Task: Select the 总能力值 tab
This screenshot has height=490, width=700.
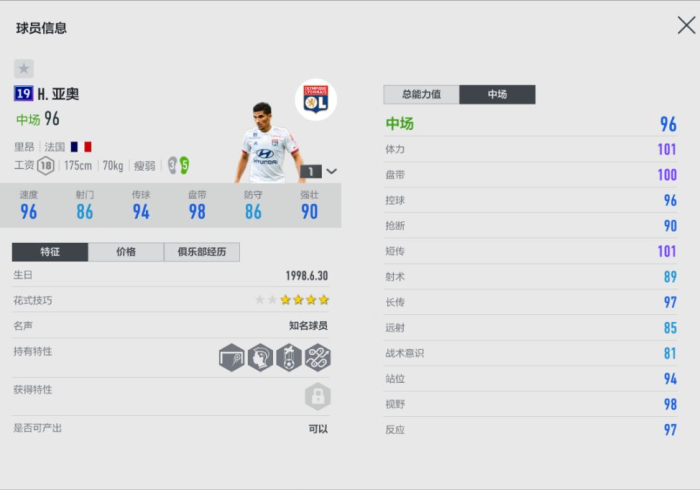Action: 421,94
